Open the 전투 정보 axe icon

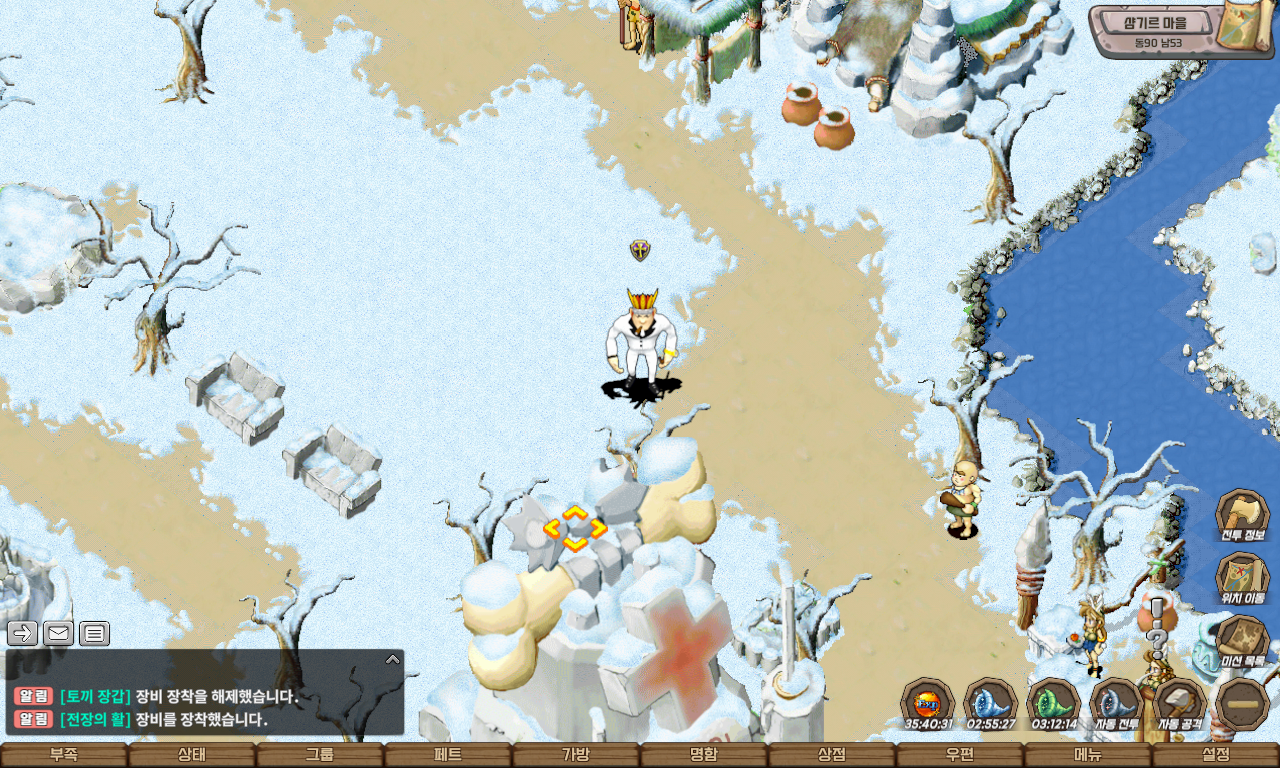coord(1242,516)
